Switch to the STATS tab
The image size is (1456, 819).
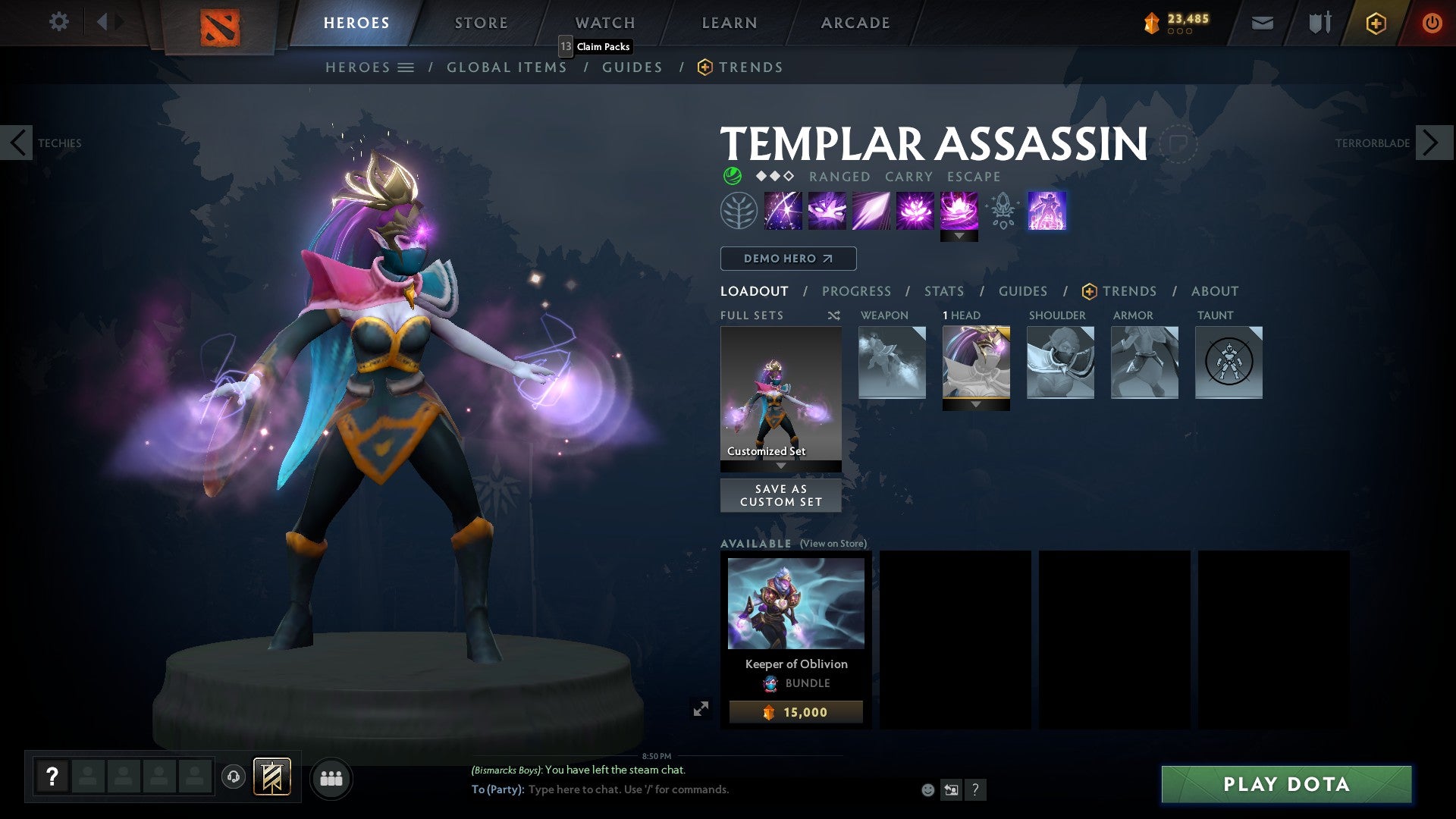coord(943,290)
